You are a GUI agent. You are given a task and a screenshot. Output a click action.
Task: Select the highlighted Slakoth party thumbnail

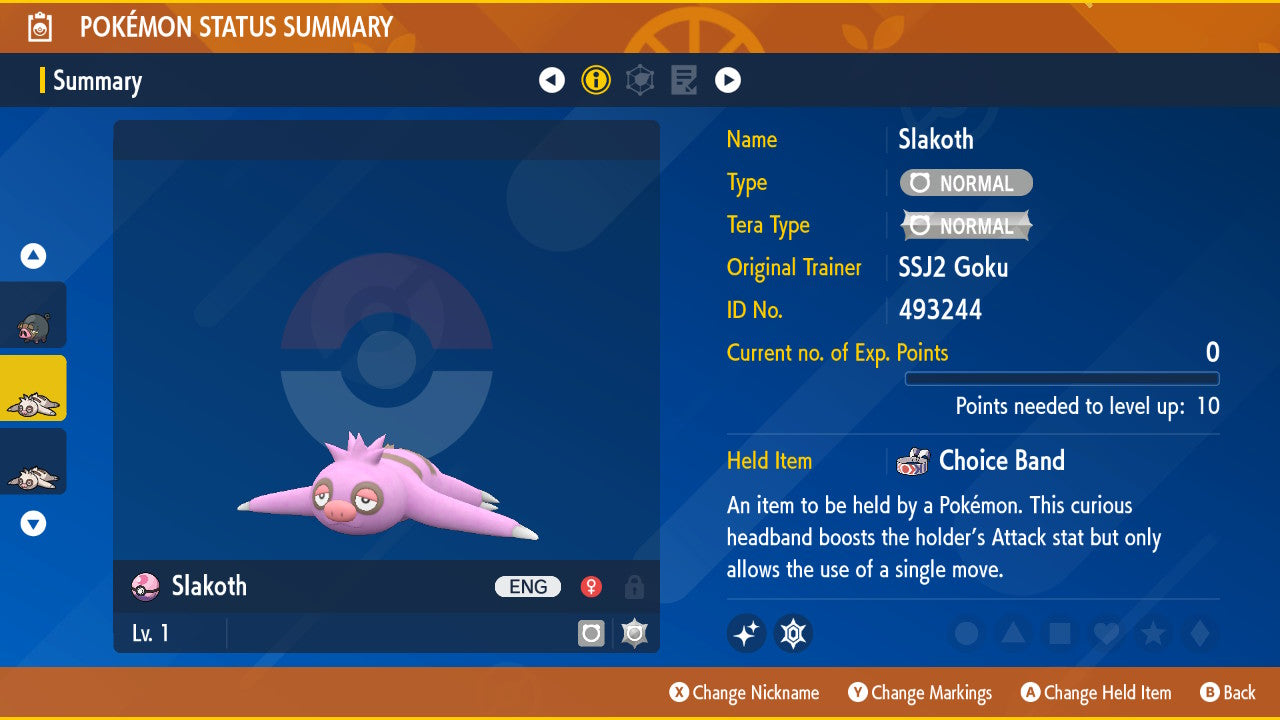click(33, 389)
